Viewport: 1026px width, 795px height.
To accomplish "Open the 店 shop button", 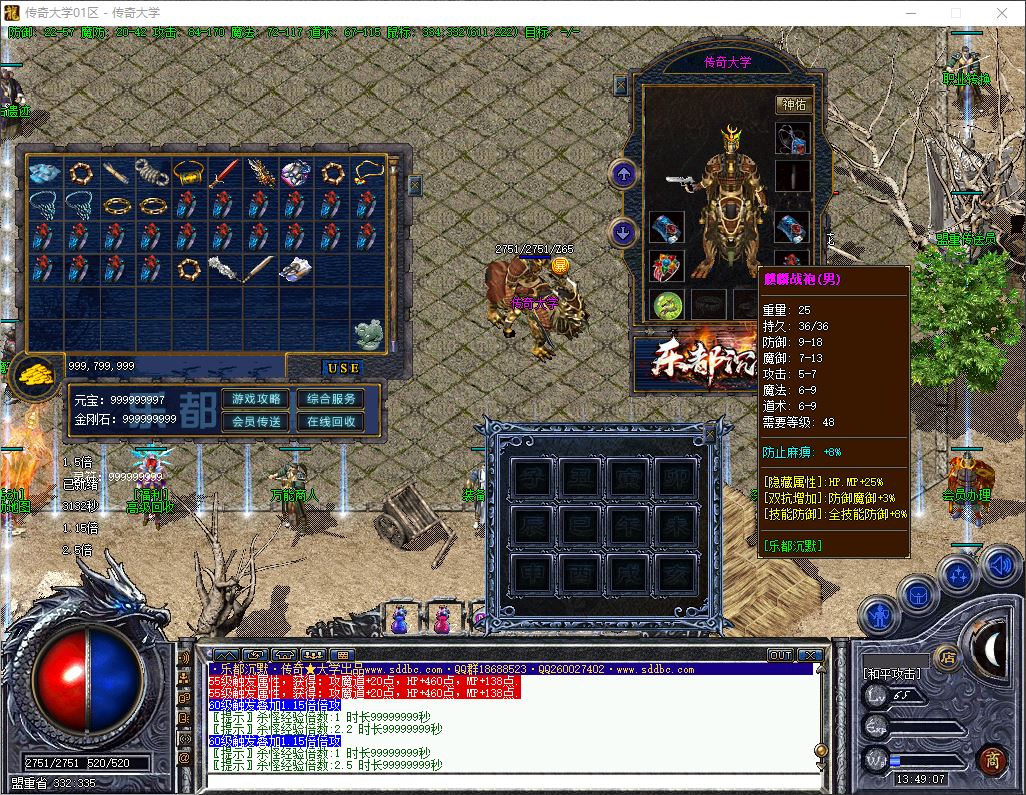I will pos(946,657).
